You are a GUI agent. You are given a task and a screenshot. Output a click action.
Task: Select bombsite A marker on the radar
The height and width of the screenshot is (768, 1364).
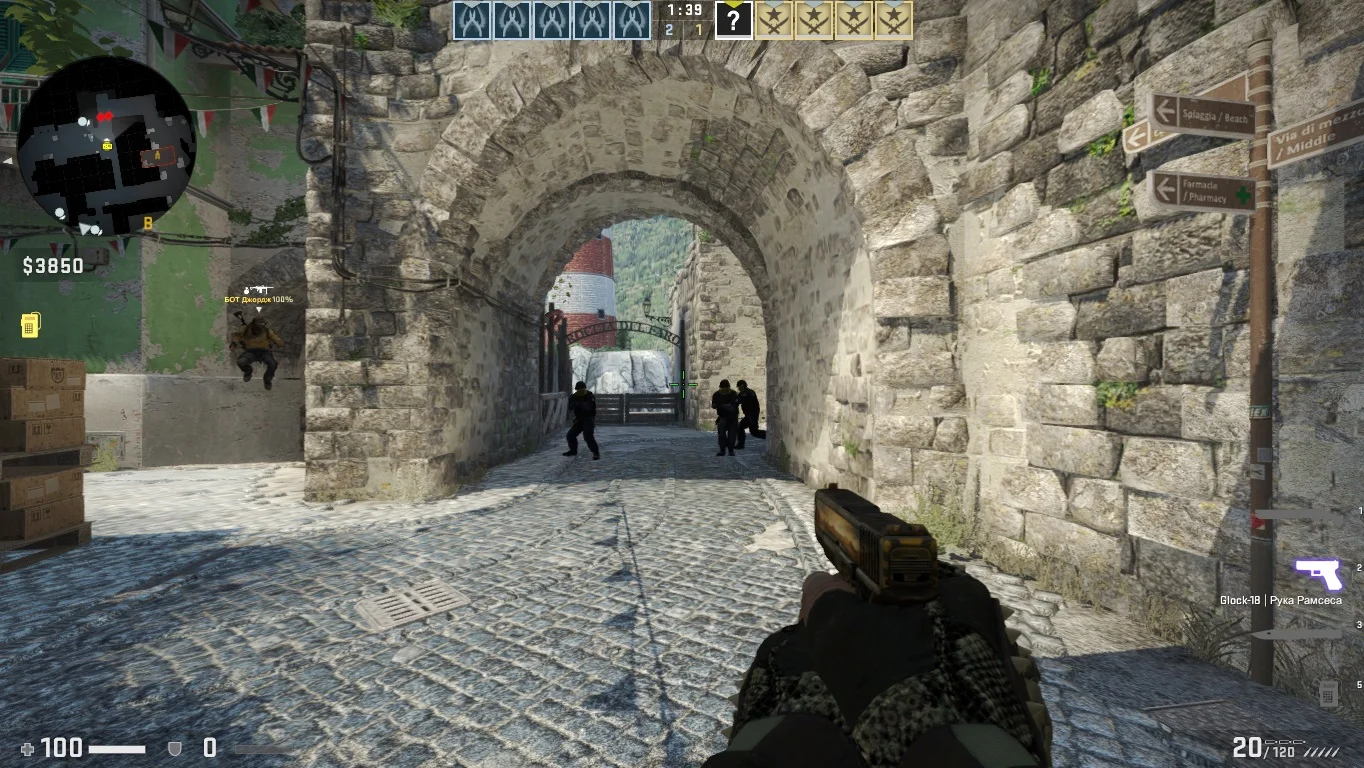pyautogui.click(x=157, y=156)
